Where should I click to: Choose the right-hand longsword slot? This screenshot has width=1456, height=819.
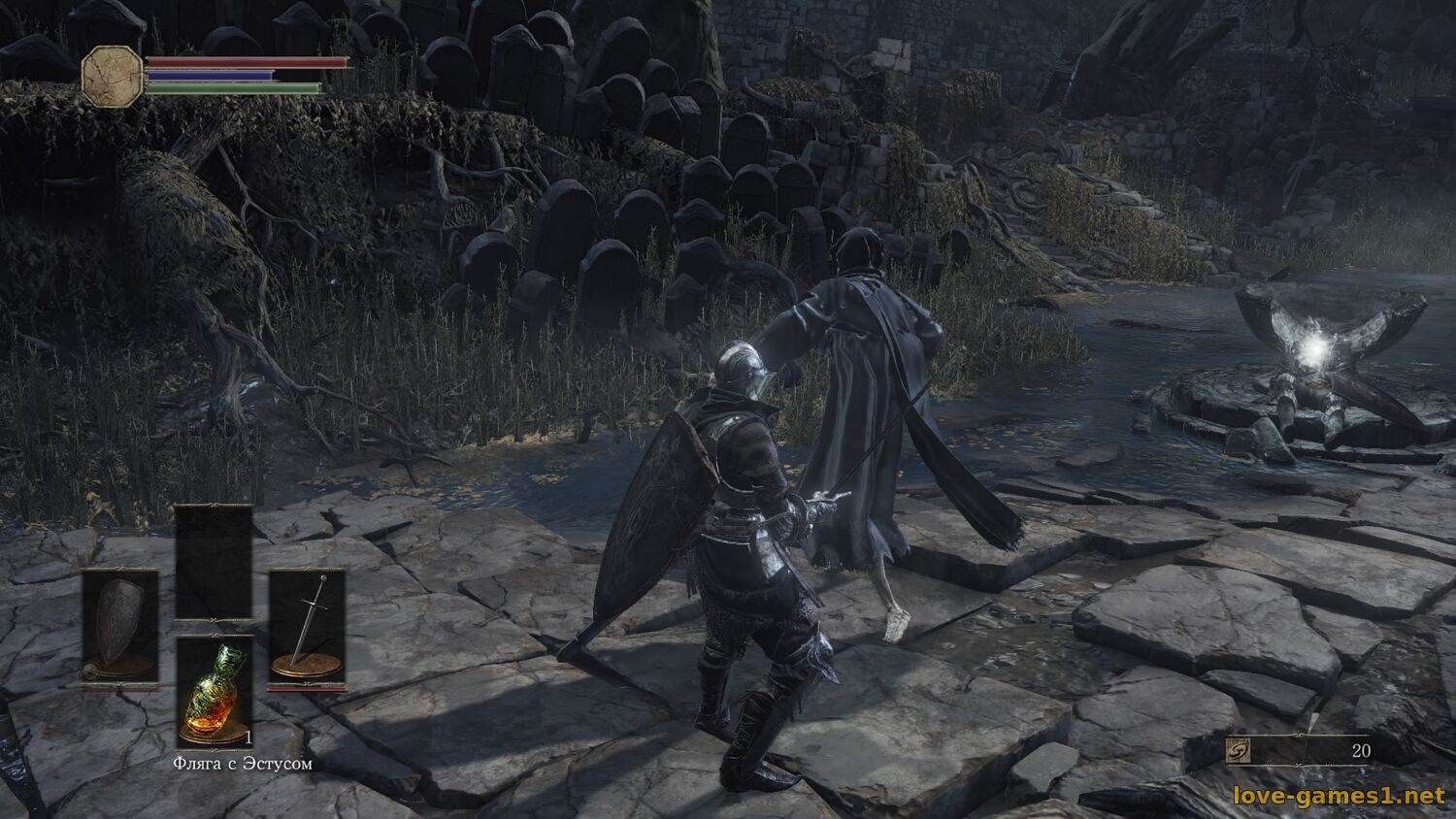pos(307,627)
